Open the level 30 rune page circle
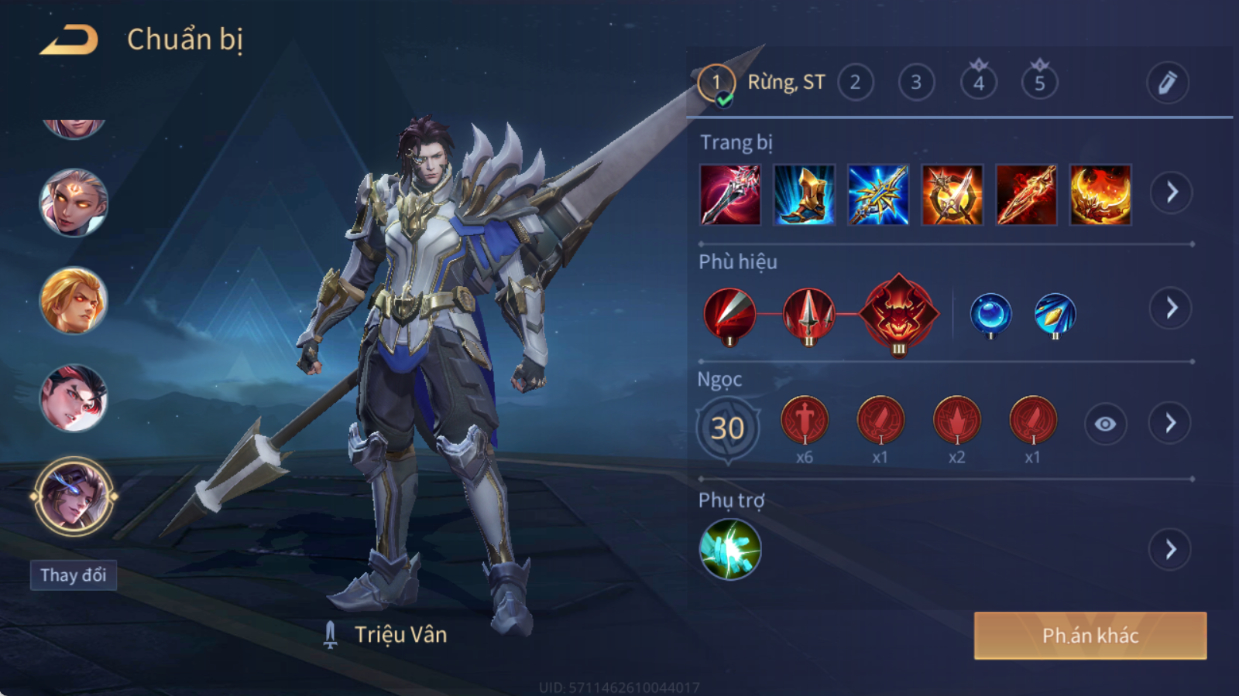The image size is (1239, 696). (x=727, y=428)
